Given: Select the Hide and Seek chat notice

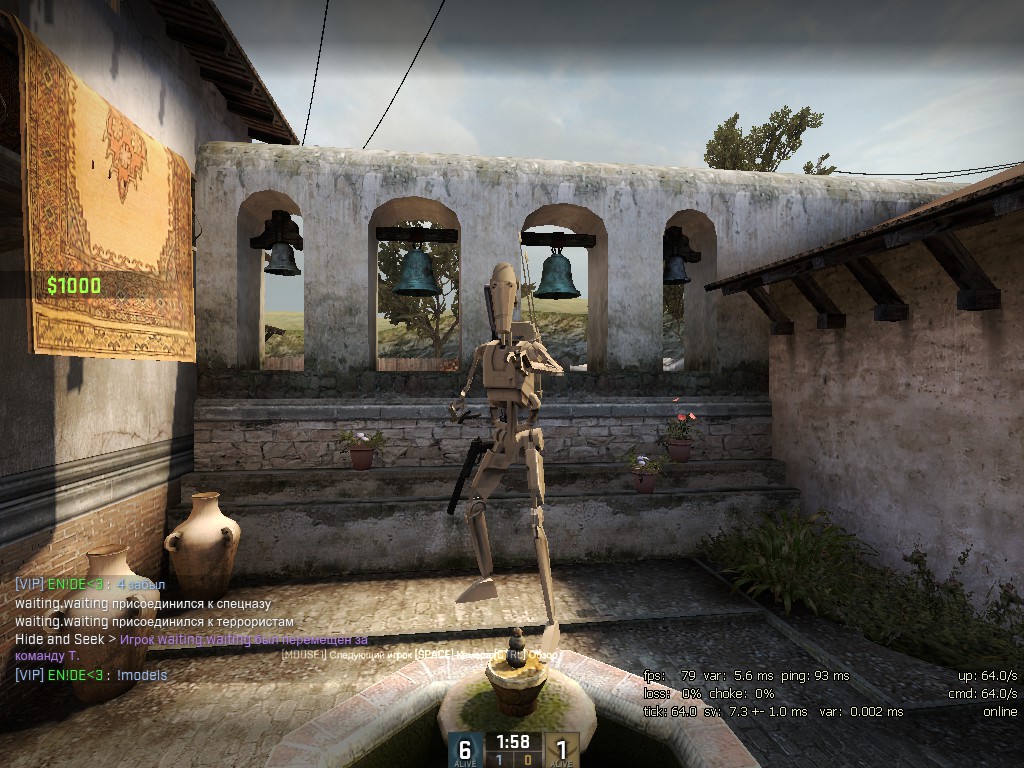Looking at the screenshot, I should (190, 640).
